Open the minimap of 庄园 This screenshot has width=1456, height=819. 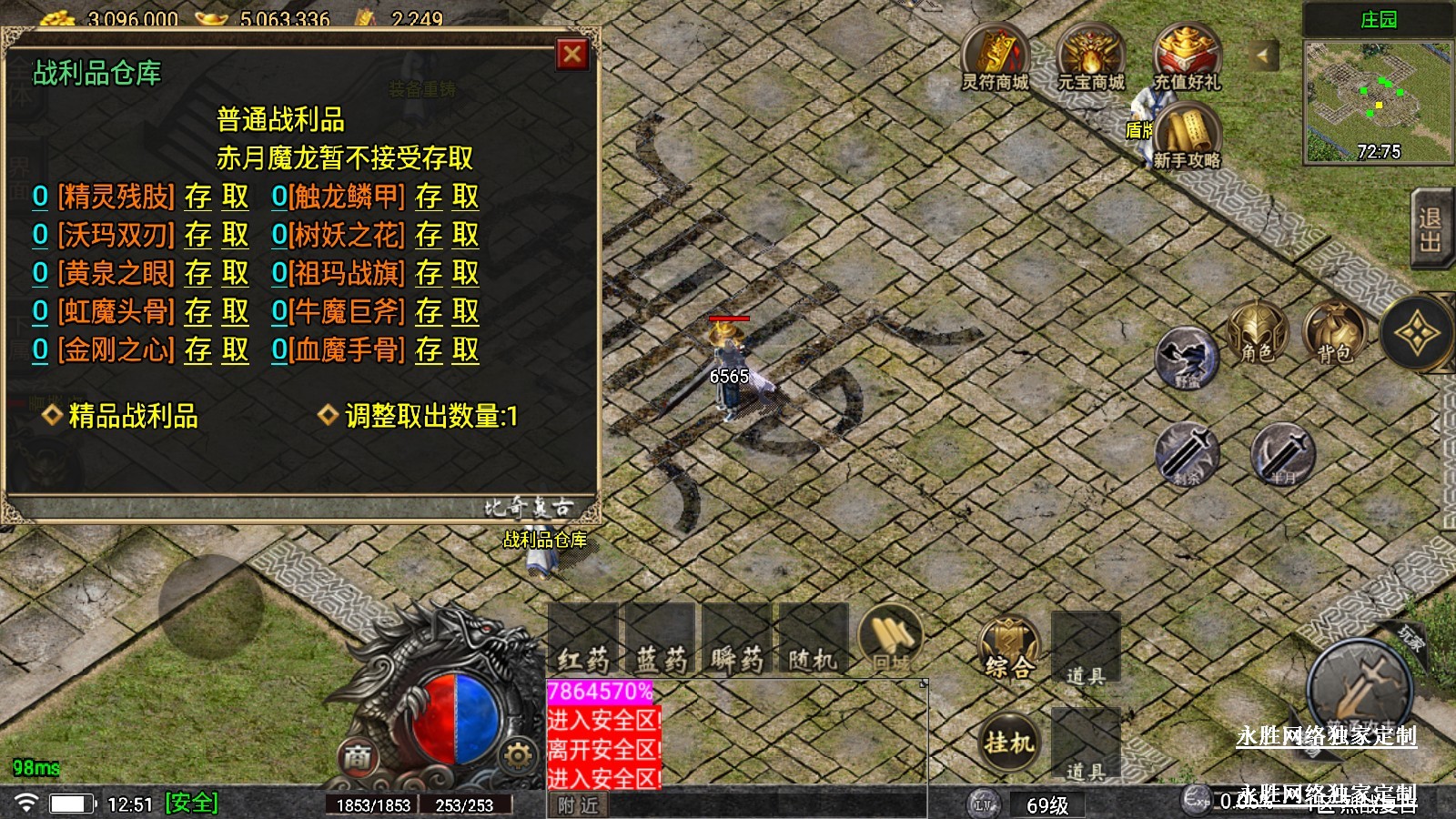pos(1378,102)
